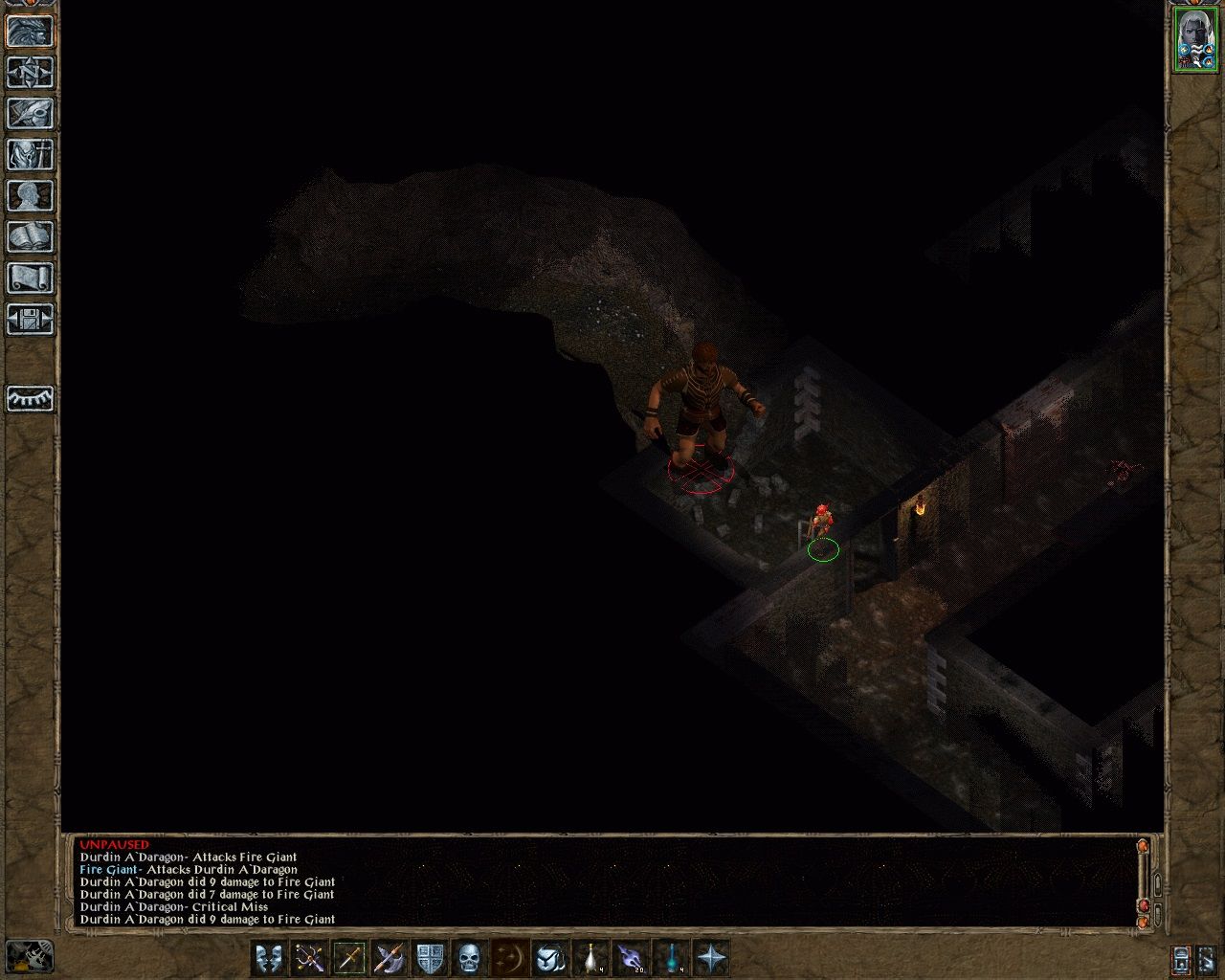Open priest spells via the scroll icon
1225x980 pixels.
[x=29, y=278]
